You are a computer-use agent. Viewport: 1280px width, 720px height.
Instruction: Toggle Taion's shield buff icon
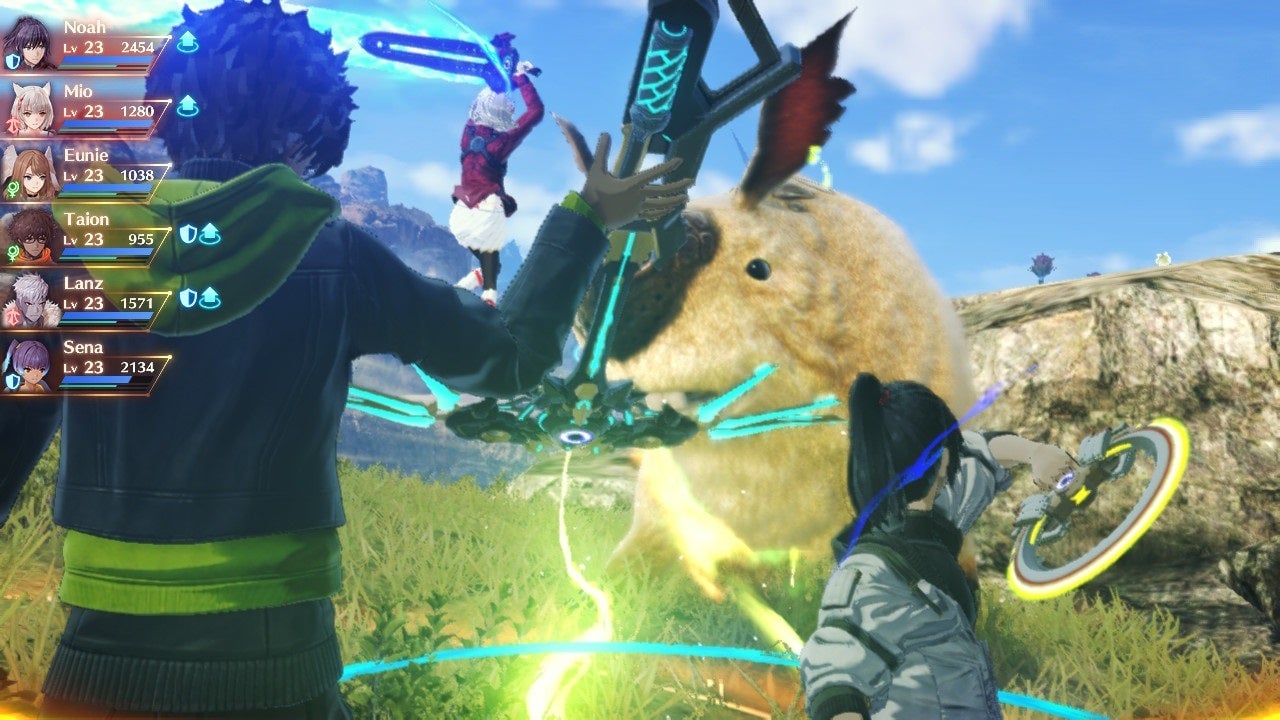point(190,232)
